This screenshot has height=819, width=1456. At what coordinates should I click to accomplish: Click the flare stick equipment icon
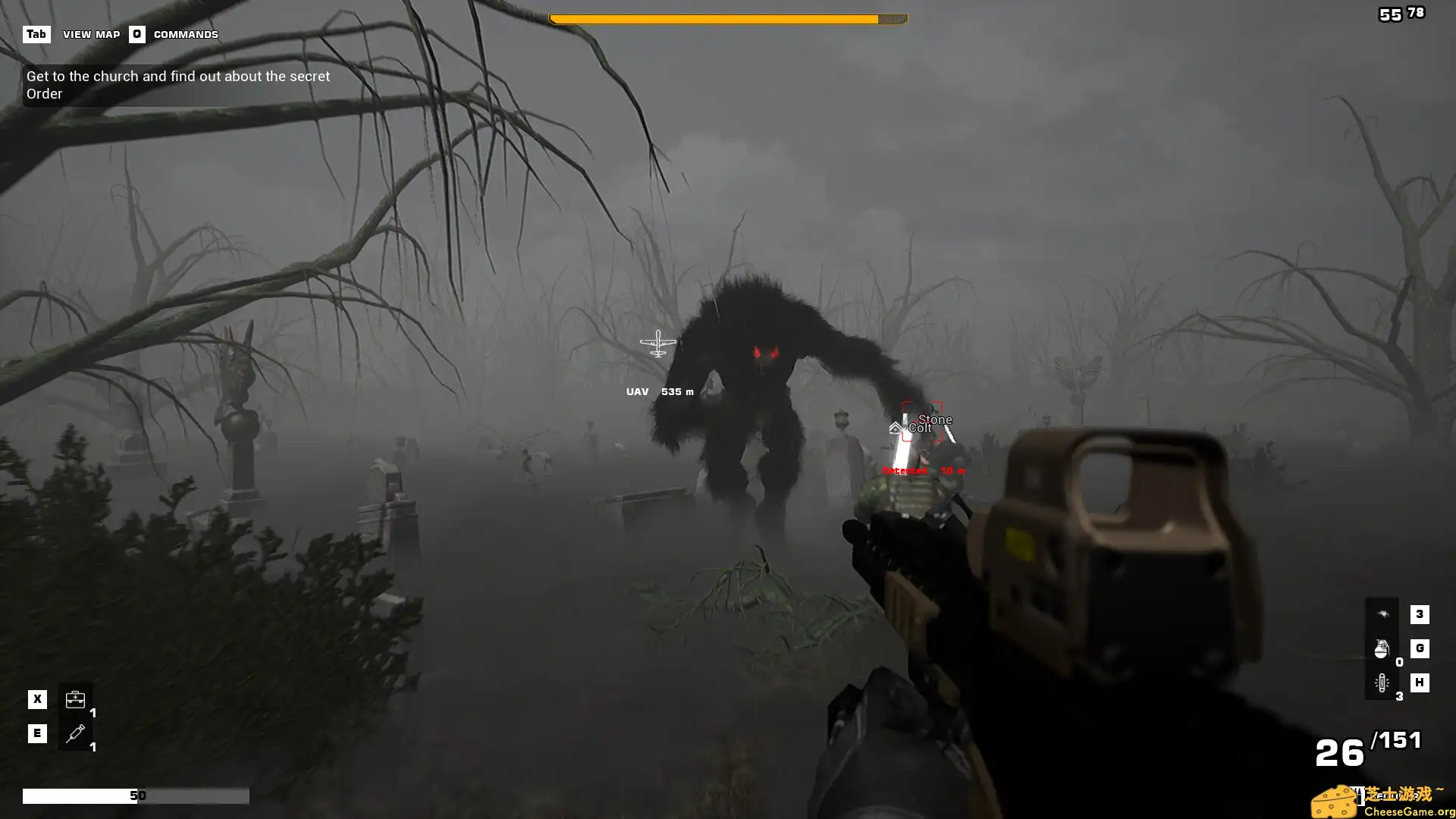1383,682
